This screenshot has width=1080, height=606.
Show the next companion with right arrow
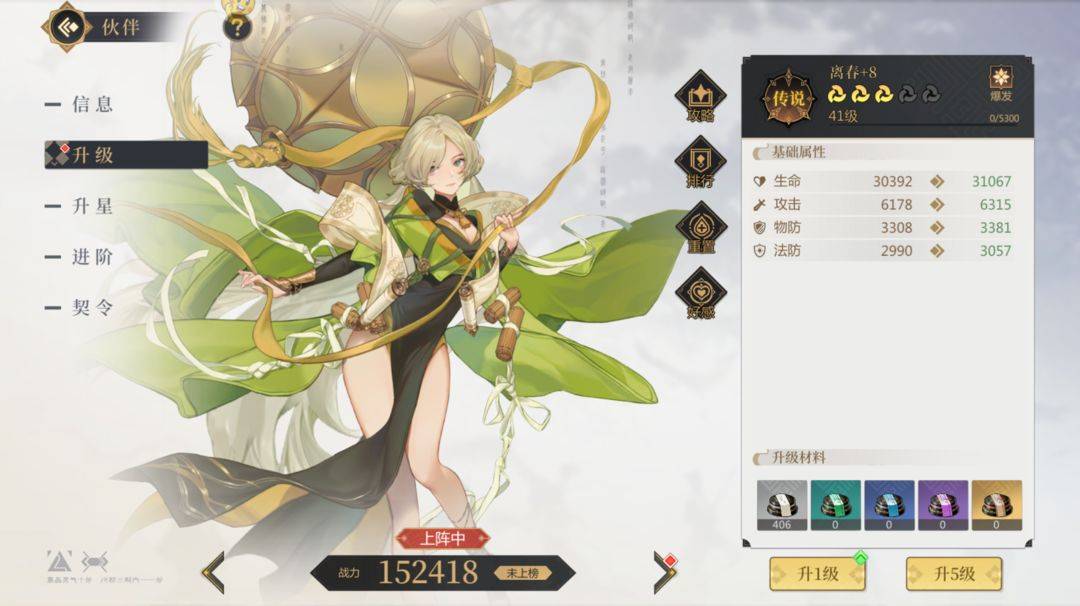[664, 572]
